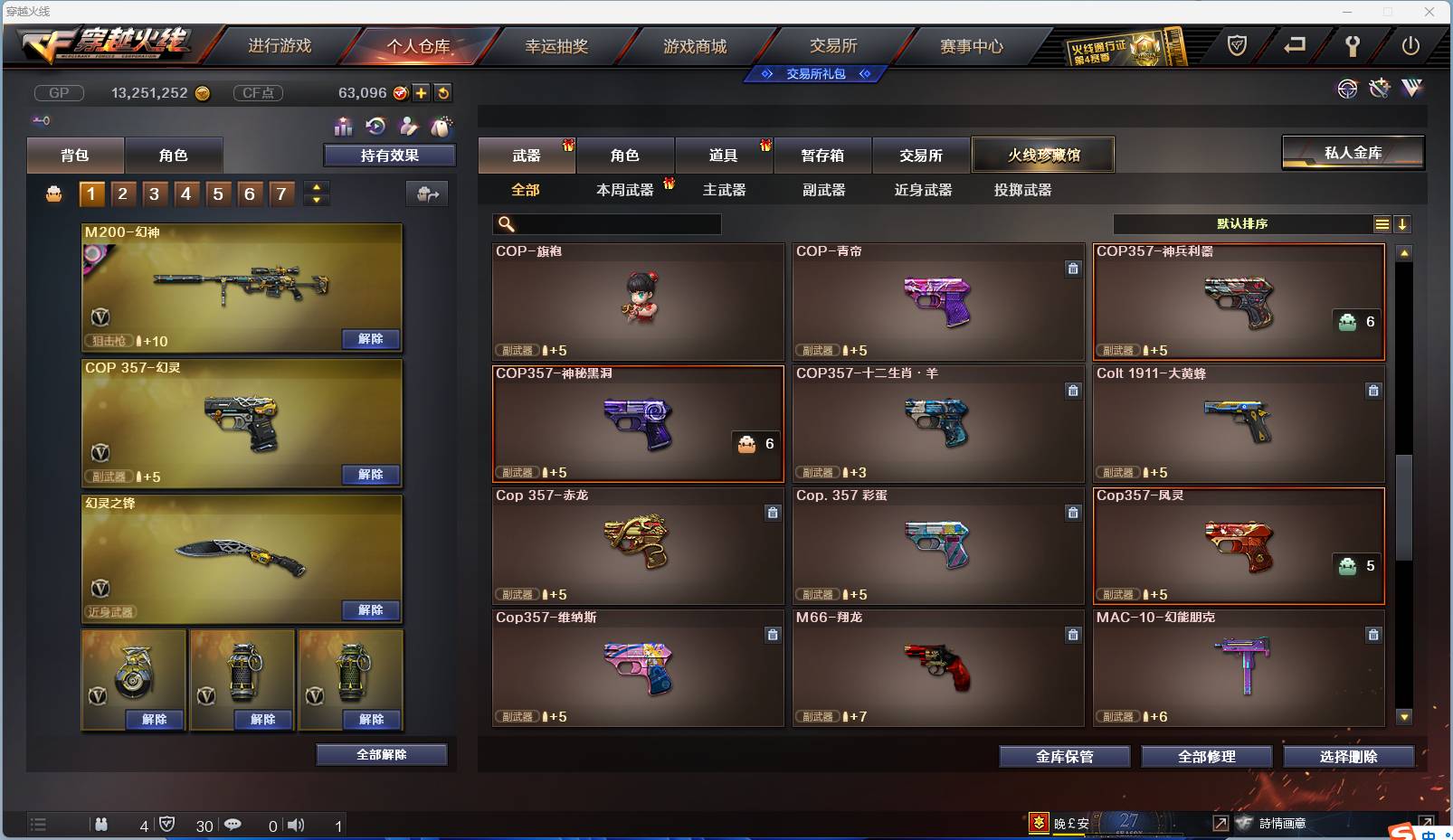Select backpack page 7

pyautogui.click(x=281, y=193)
